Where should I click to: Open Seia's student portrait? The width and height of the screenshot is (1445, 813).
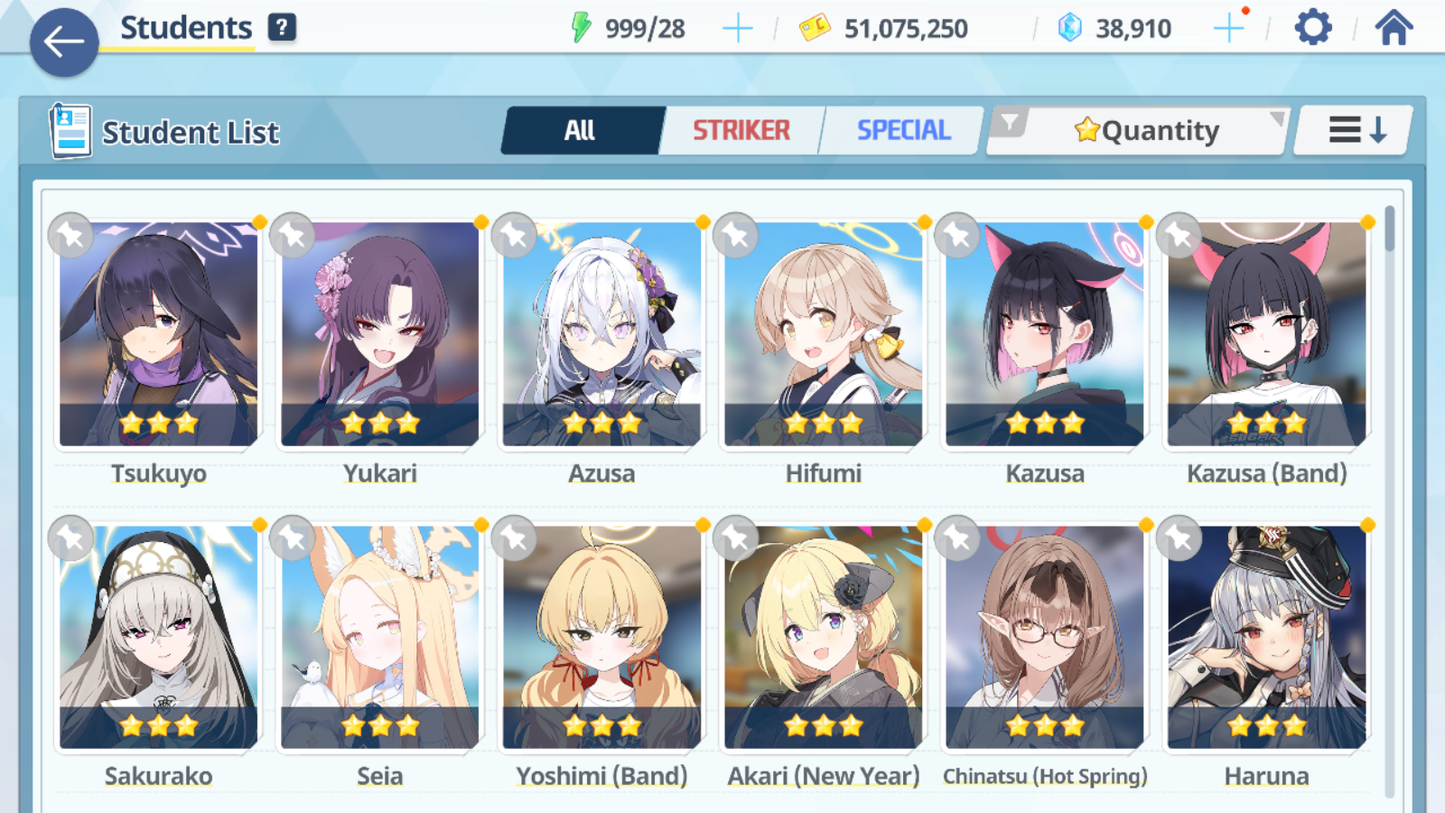coord(380,632)
